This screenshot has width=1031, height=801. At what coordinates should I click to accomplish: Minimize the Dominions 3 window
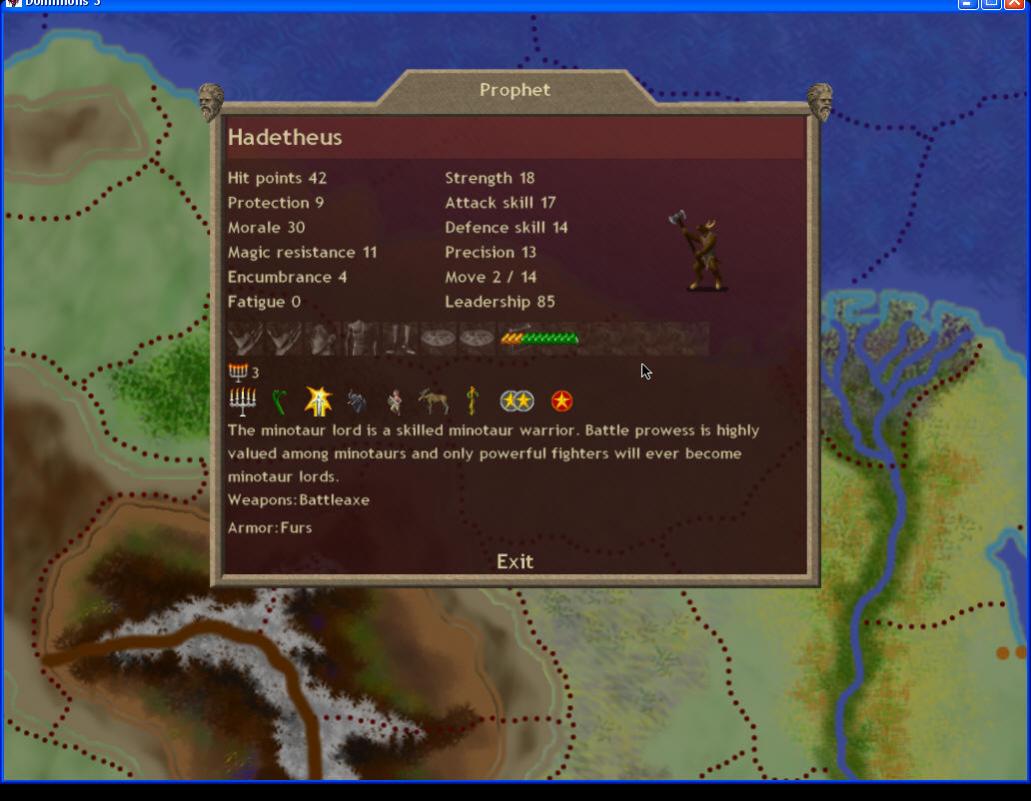[x=968, y=3]
